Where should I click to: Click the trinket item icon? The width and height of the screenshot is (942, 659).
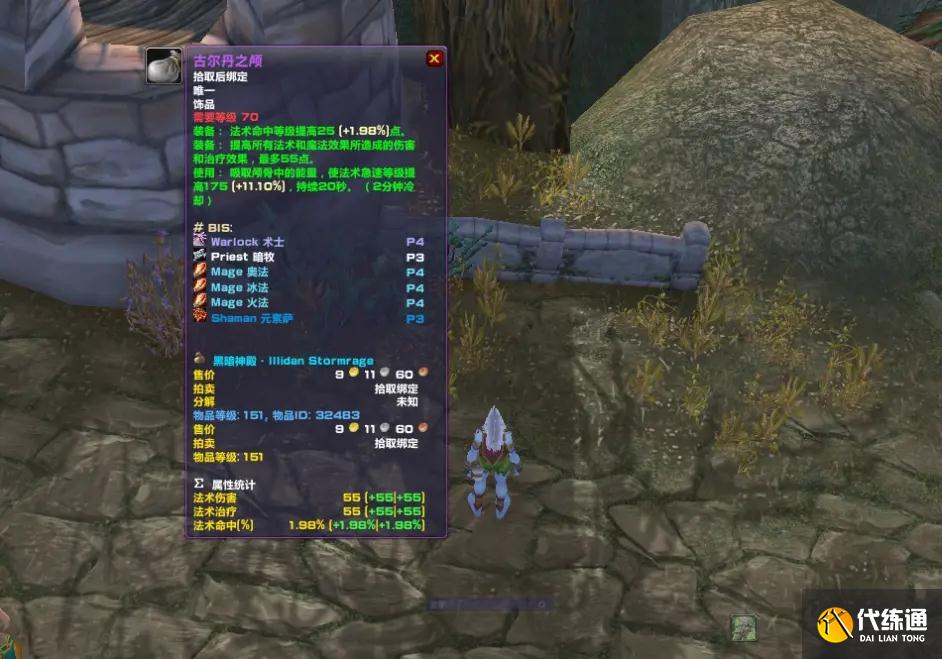click(x=163, y=66)
